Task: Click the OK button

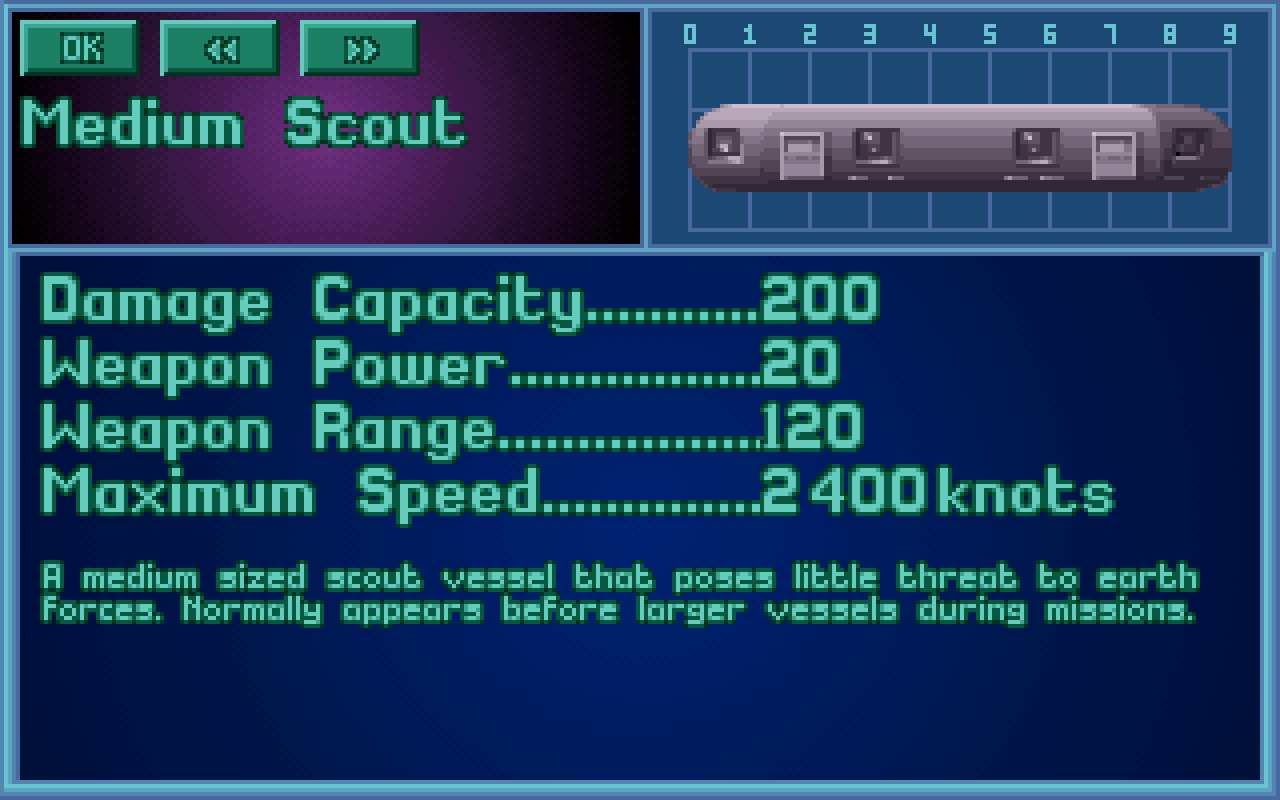Action: (79, 47)
